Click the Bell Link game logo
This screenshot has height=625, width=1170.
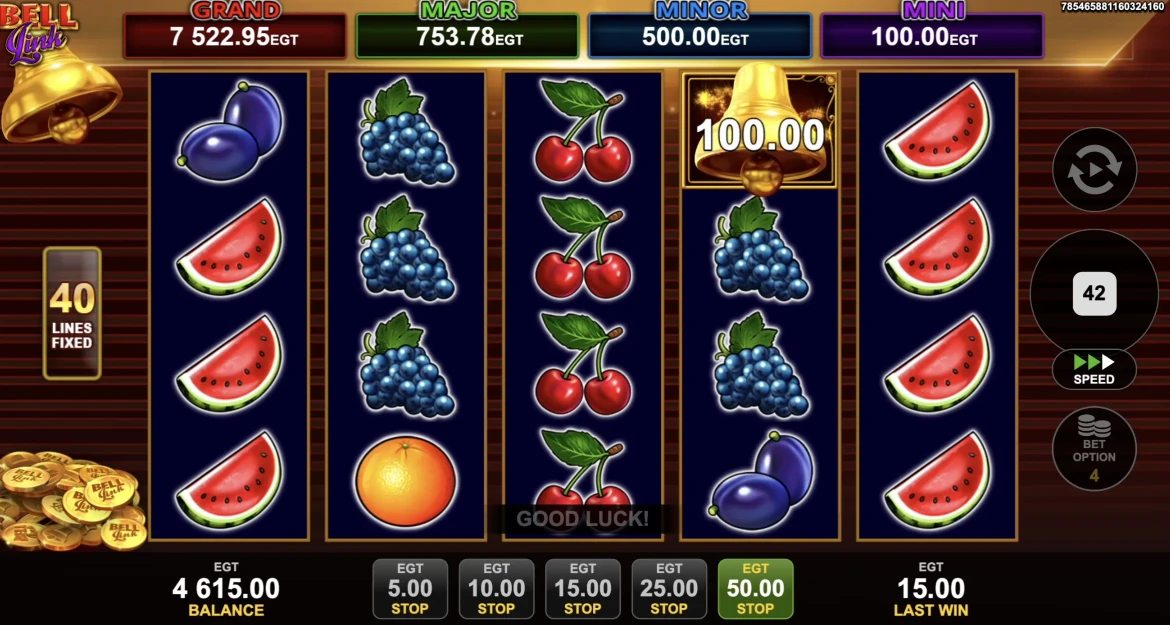[38, 32]
